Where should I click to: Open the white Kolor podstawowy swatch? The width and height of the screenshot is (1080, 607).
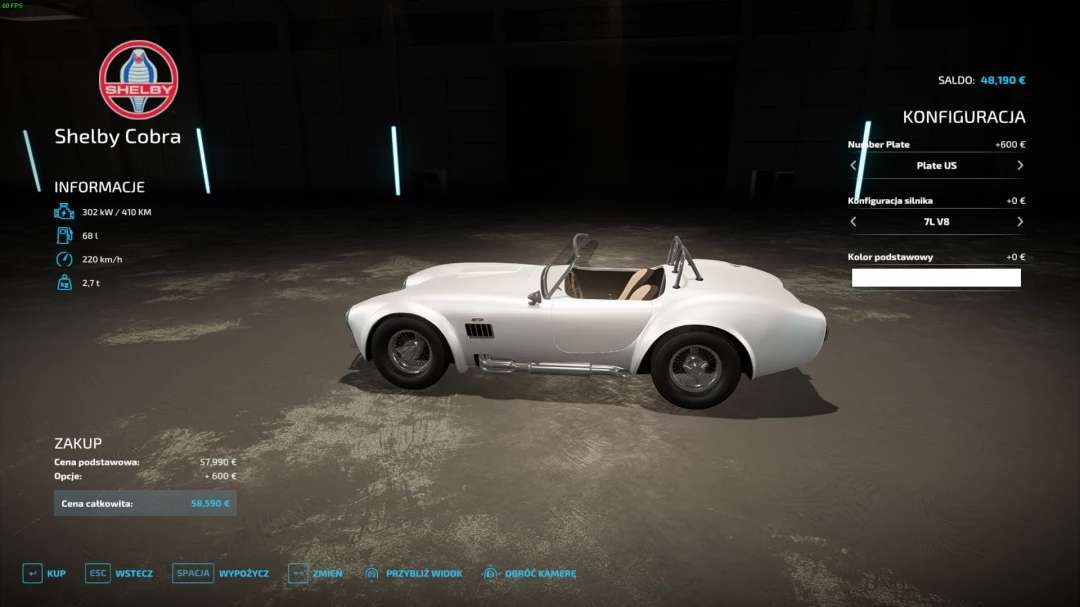tap(936, 278)
